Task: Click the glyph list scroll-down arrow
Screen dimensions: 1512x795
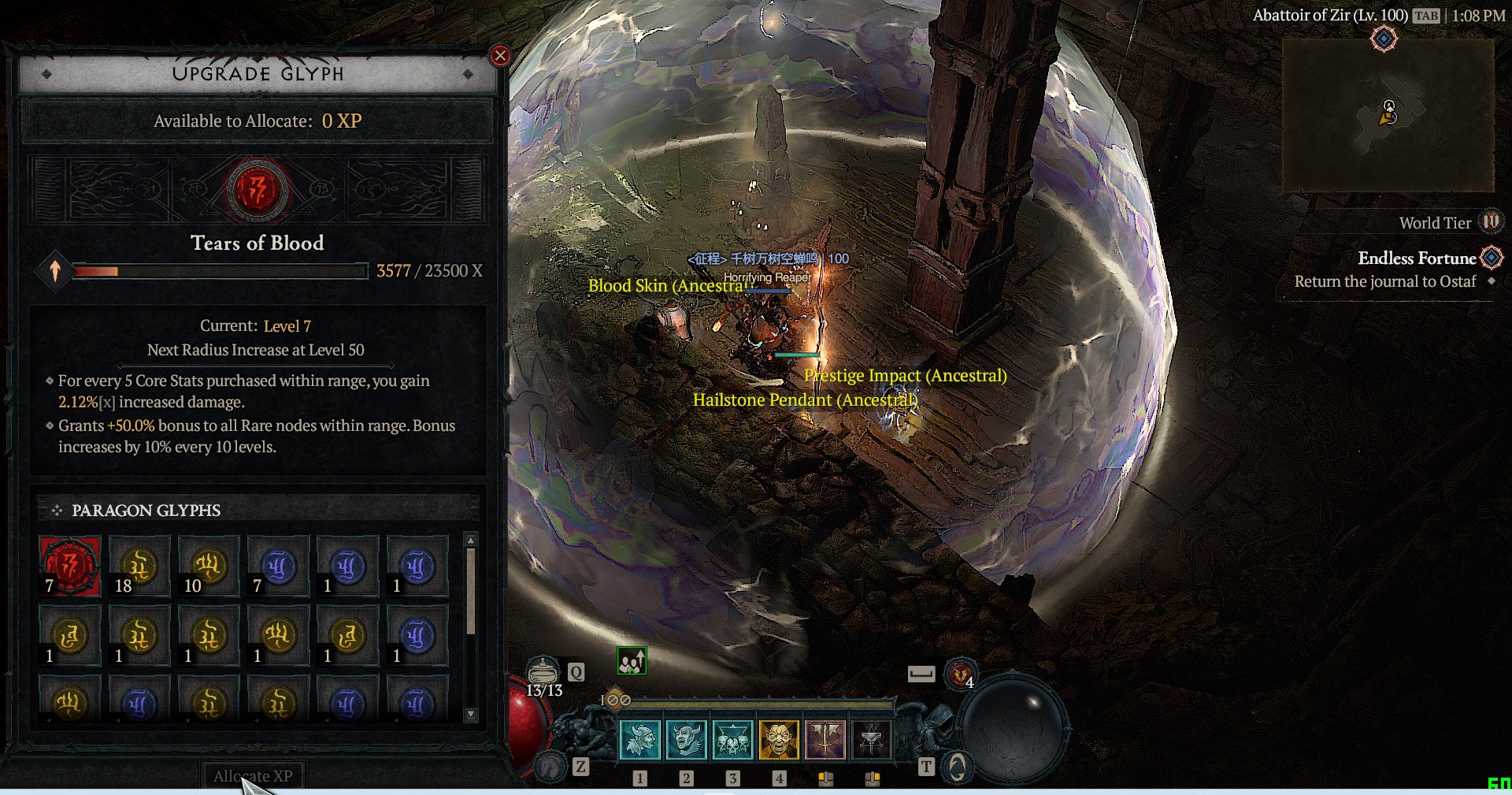Action: coord(471,715)
